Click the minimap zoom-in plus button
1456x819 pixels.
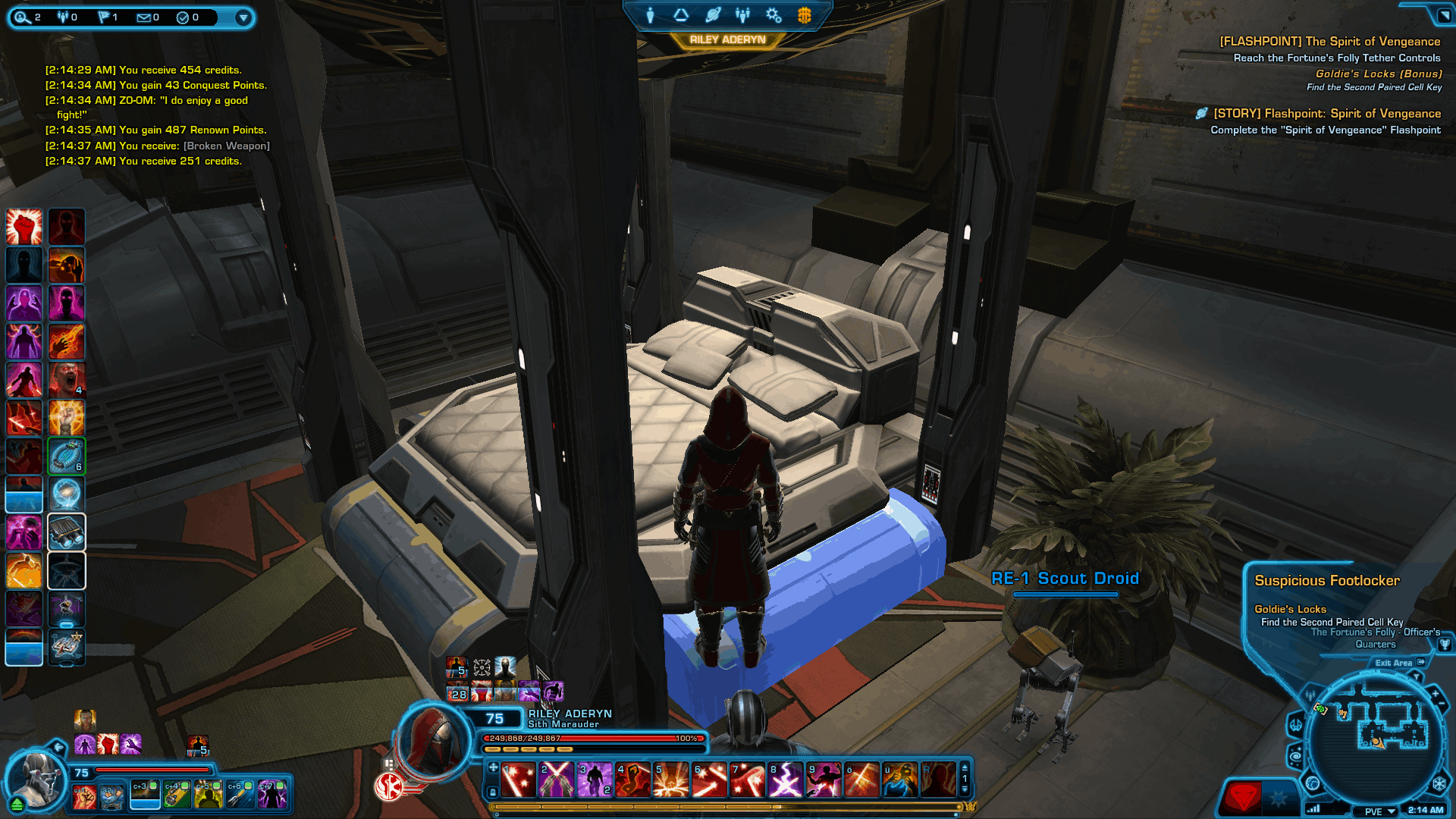(1435, 693)
